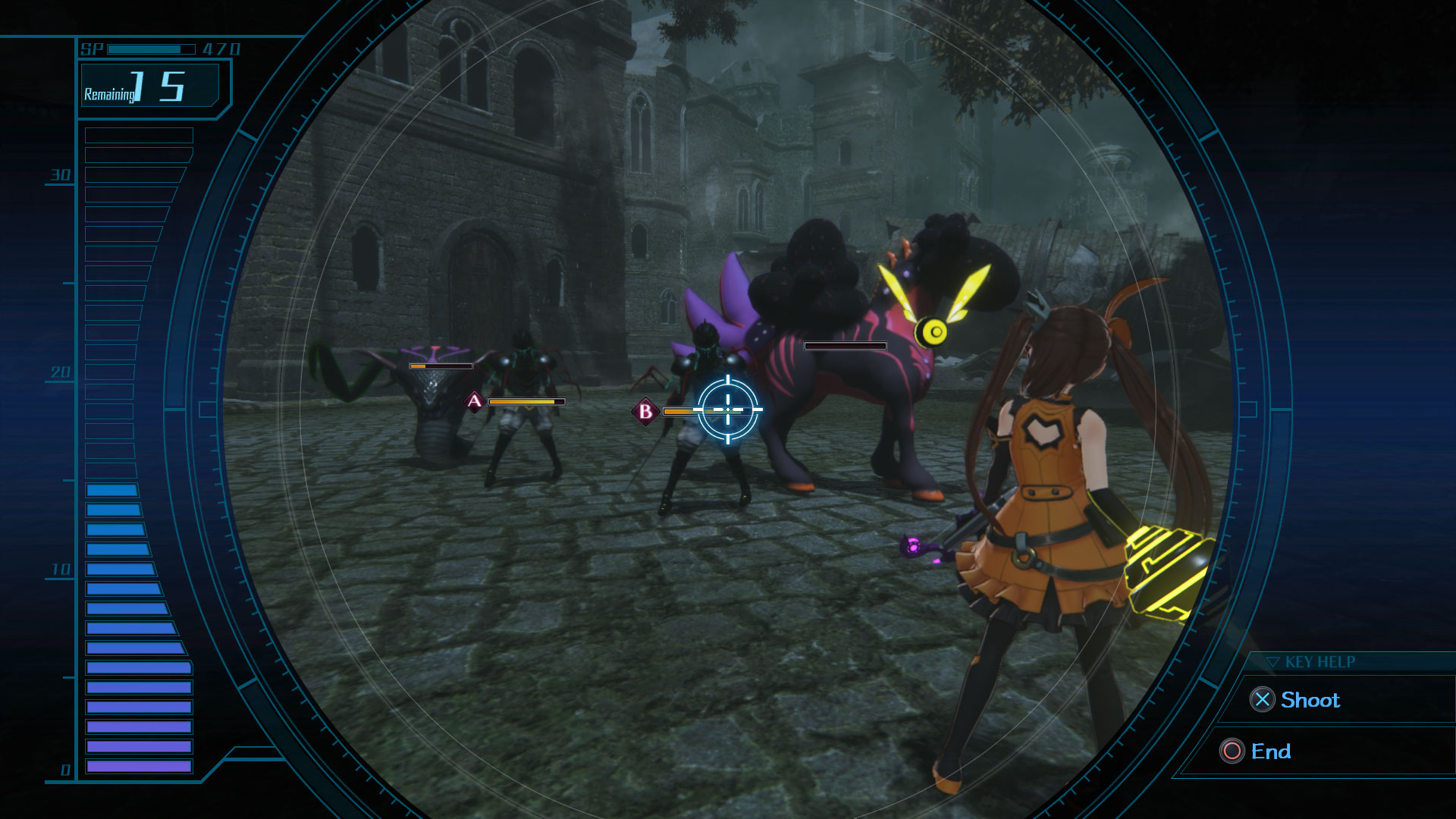This screenshot has width=1456, height=819.
Task: Click the monster's large health bar
Action: (x=844, y=345)
